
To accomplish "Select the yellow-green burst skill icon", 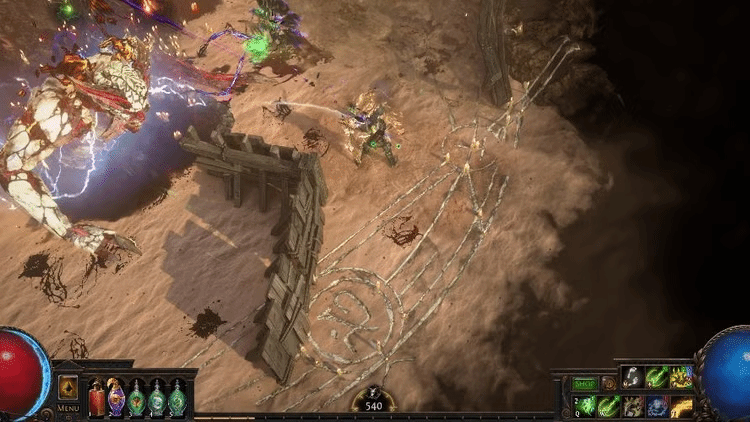I will 682,377.
